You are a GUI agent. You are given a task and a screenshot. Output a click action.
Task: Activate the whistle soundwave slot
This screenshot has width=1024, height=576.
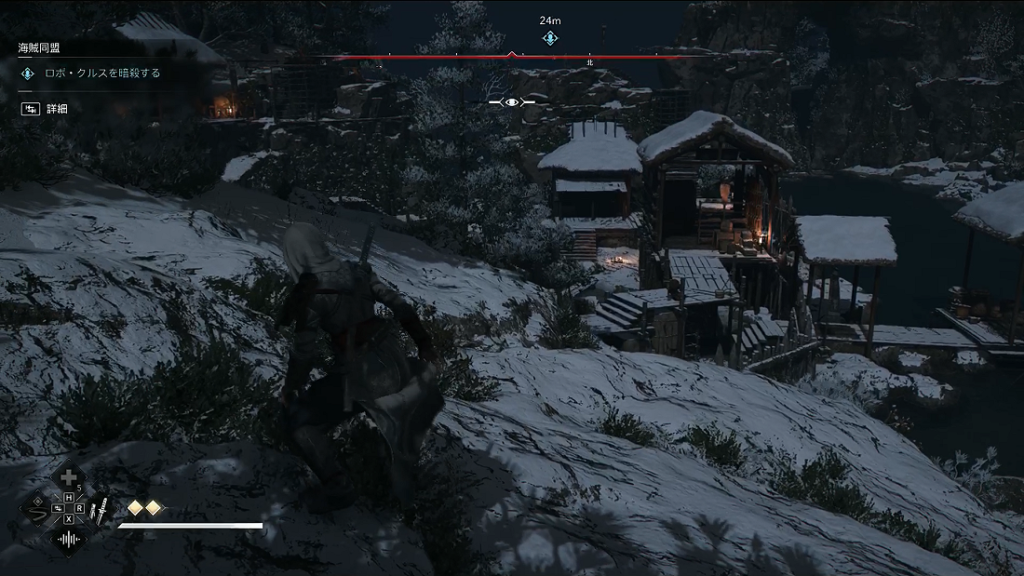tap(68, 539)
